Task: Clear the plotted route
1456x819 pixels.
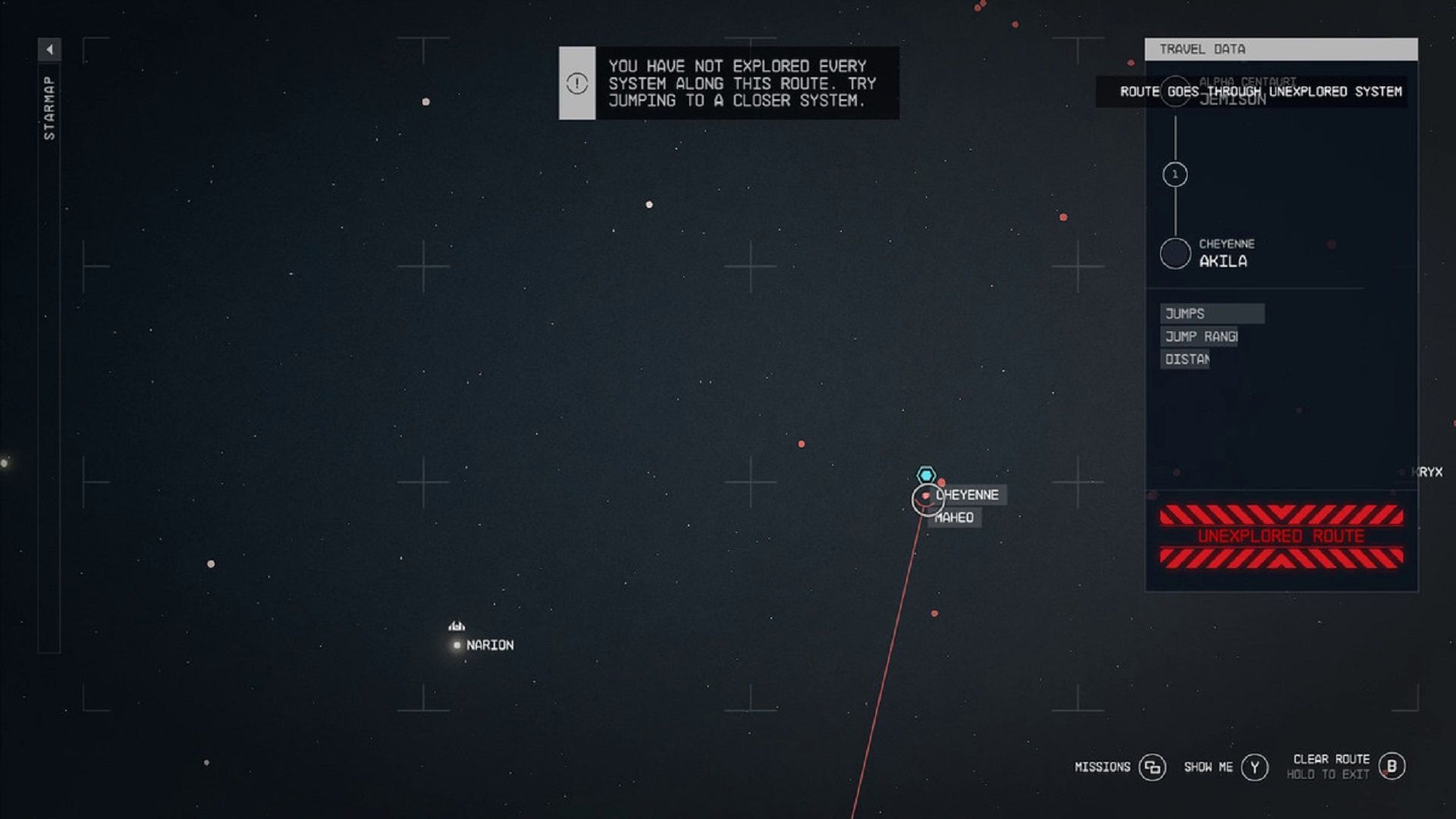Action: [x=1392, y=766]
